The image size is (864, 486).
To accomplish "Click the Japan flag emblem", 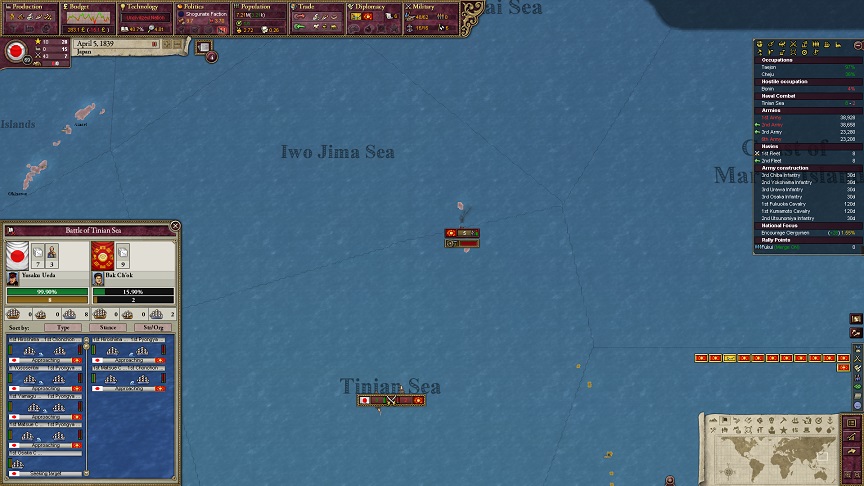I will [x=16, y=53].
